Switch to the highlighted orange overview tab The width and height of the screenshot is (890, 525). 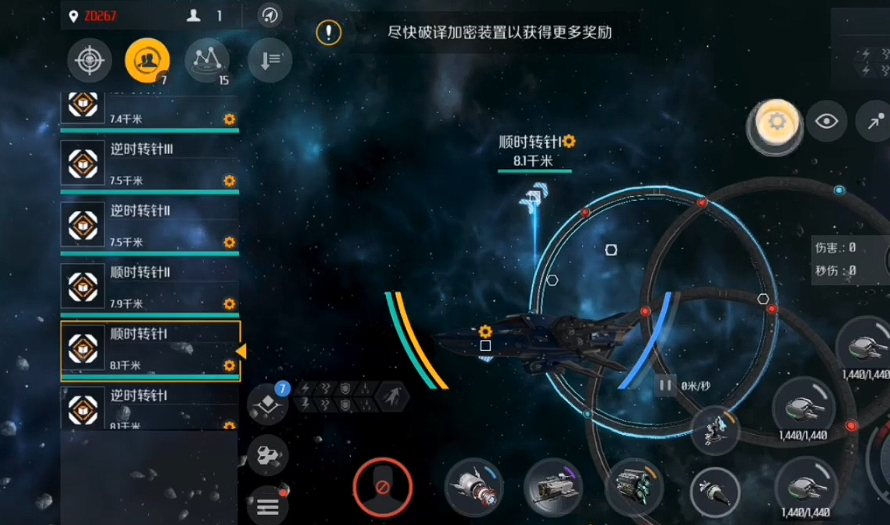(x=147, y=61)
